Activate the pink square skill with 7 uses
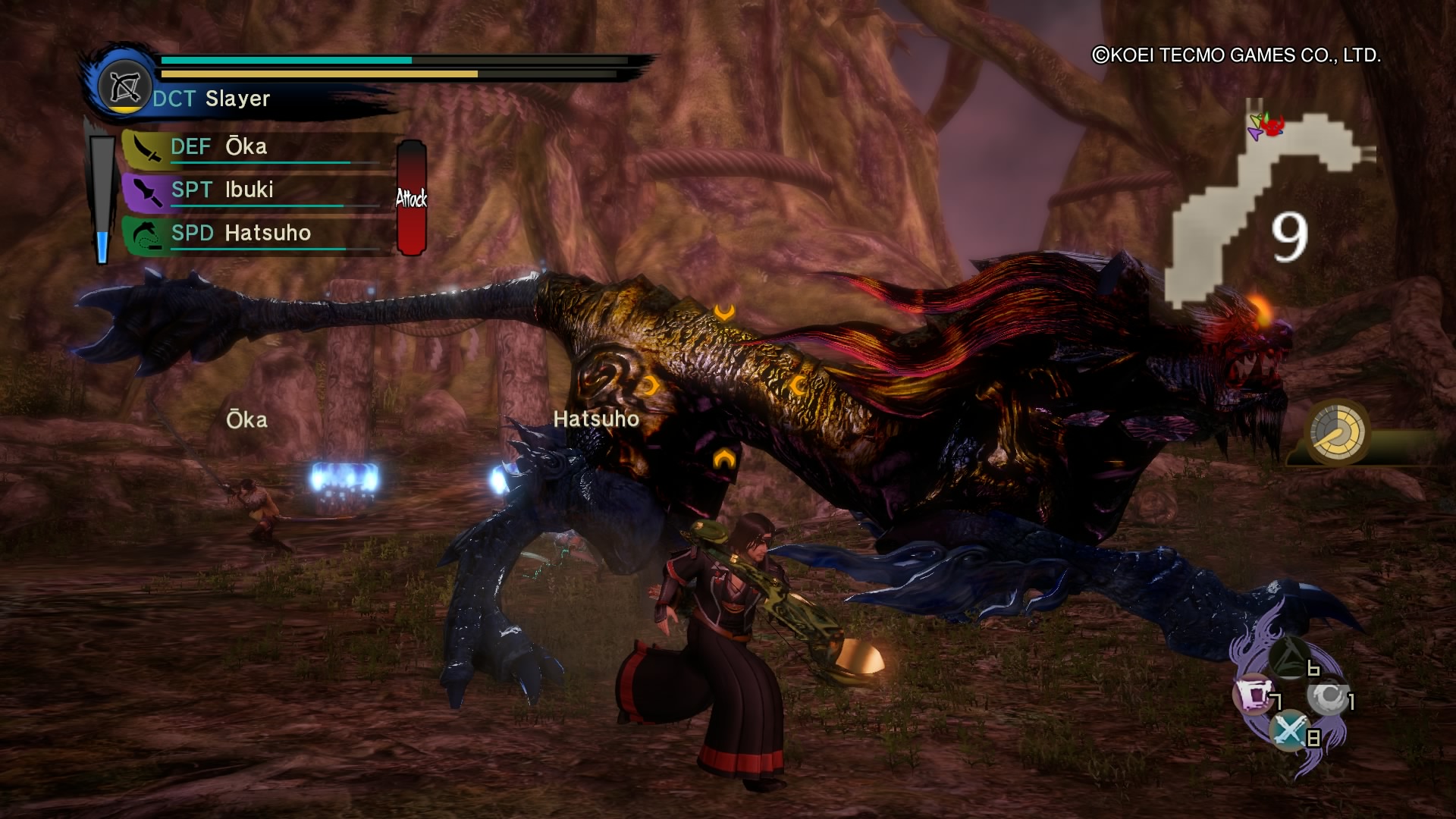Viewport: 1456px width, 819px height. click(1252, 694)
